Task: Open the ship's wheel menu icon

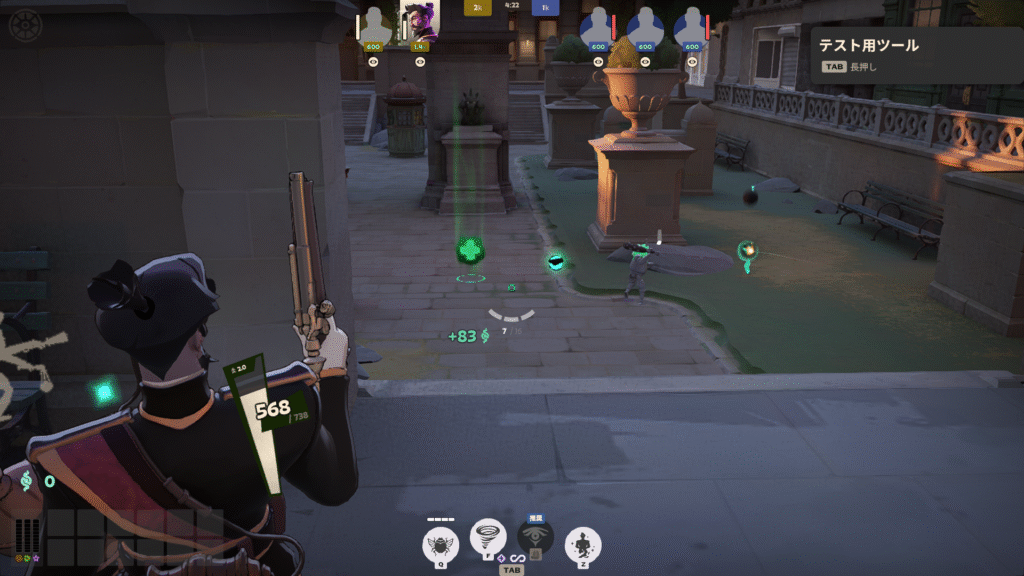Action: pyautogui.click(x=25, y=24)
